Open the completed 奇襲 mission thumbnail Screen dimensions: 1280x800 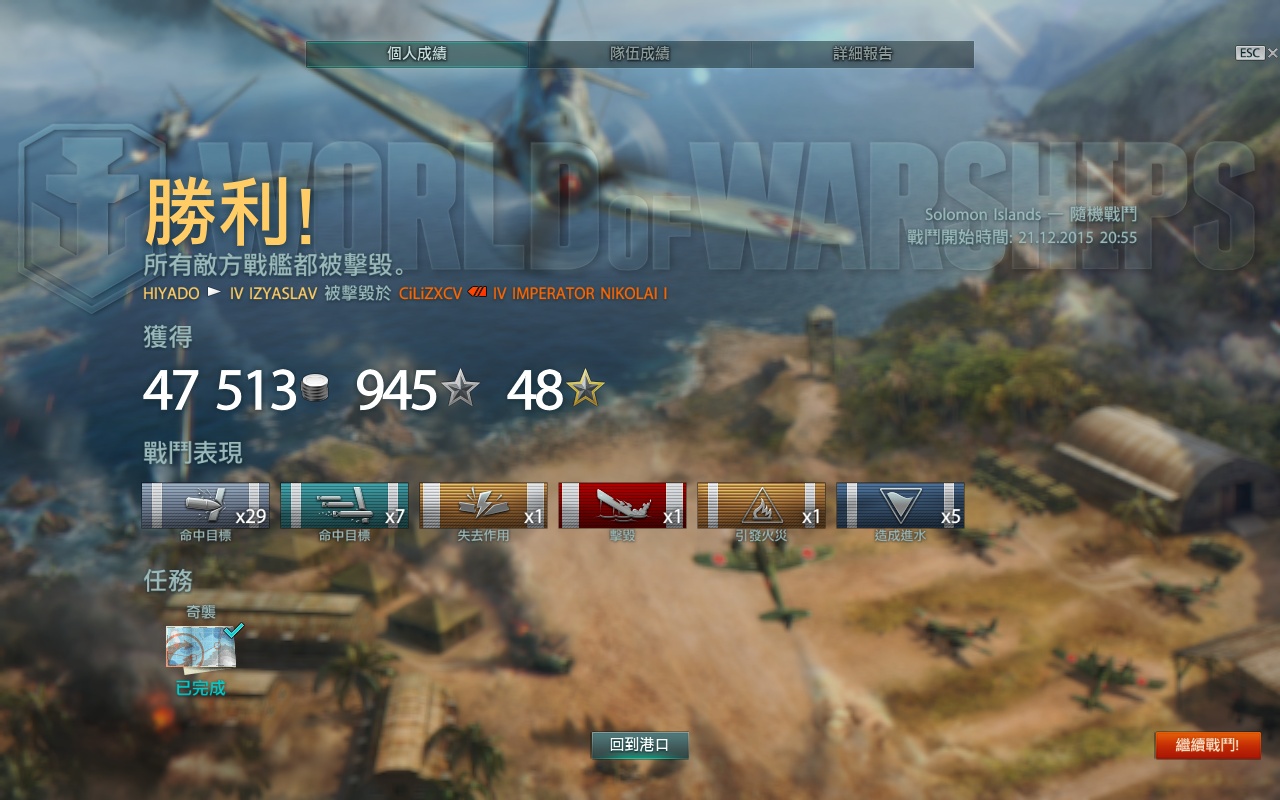coord(201,646)
